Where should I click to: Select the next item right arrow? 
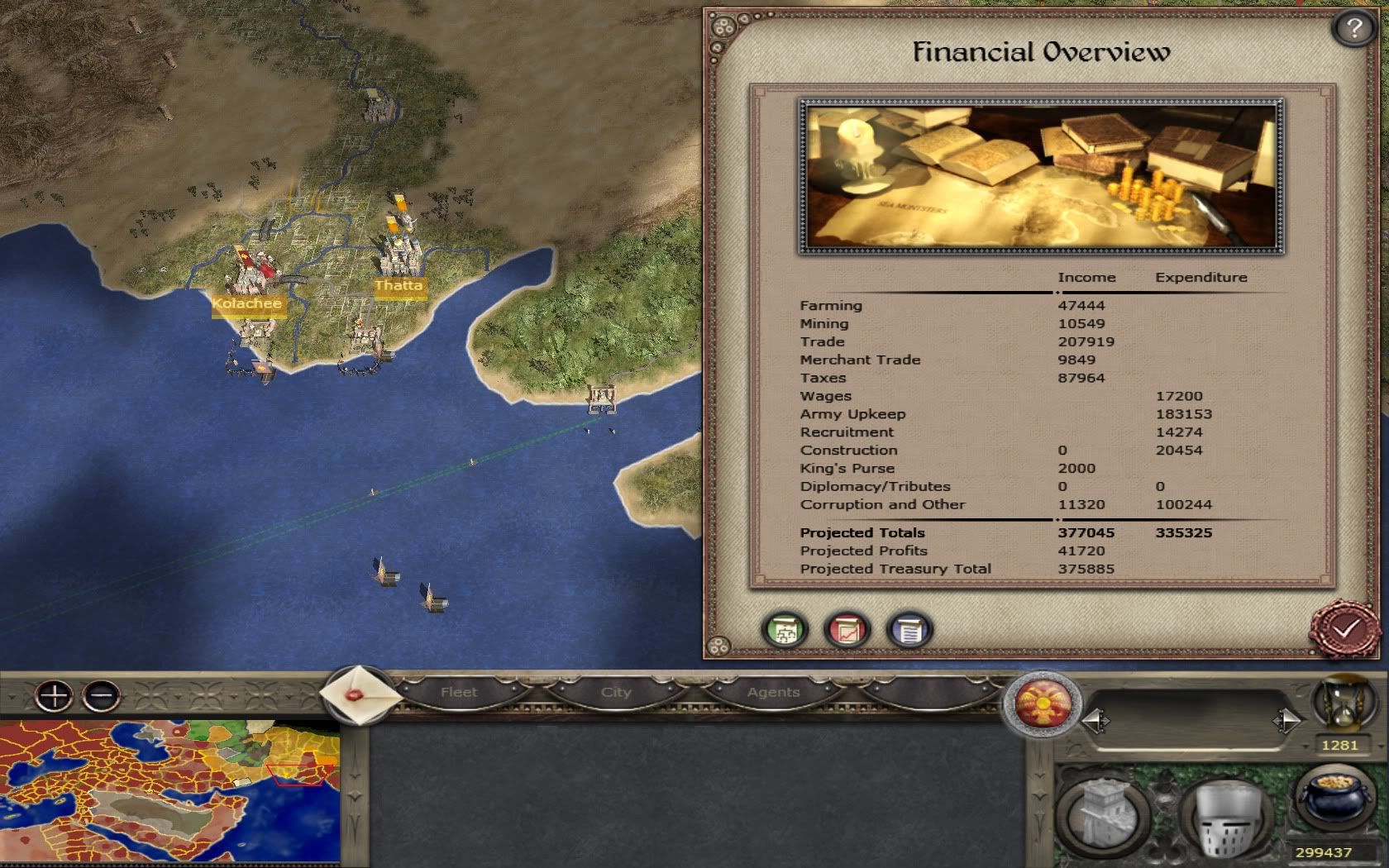(1286, 722)
